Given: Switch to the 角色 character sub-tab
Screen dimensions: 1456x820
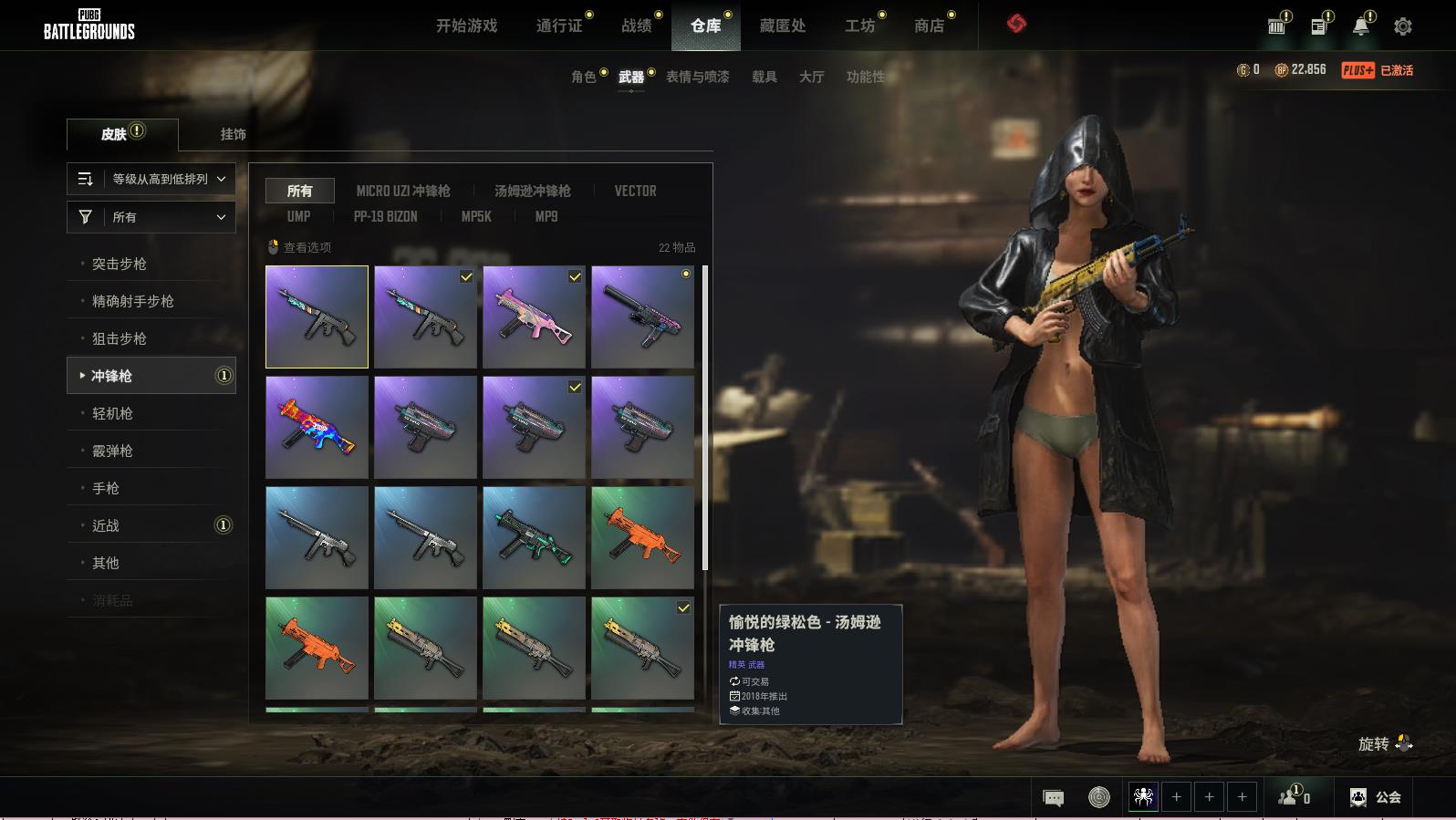Looking at the screenshot, I should (584, 77).
